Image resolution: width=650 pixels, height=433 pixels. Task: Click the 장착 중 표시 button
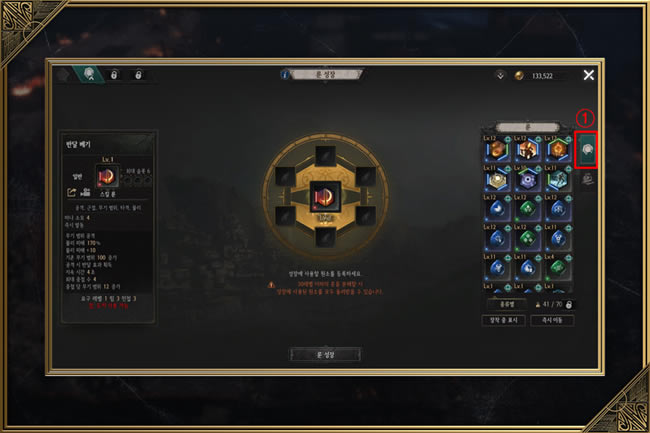(x=506, y=320)
